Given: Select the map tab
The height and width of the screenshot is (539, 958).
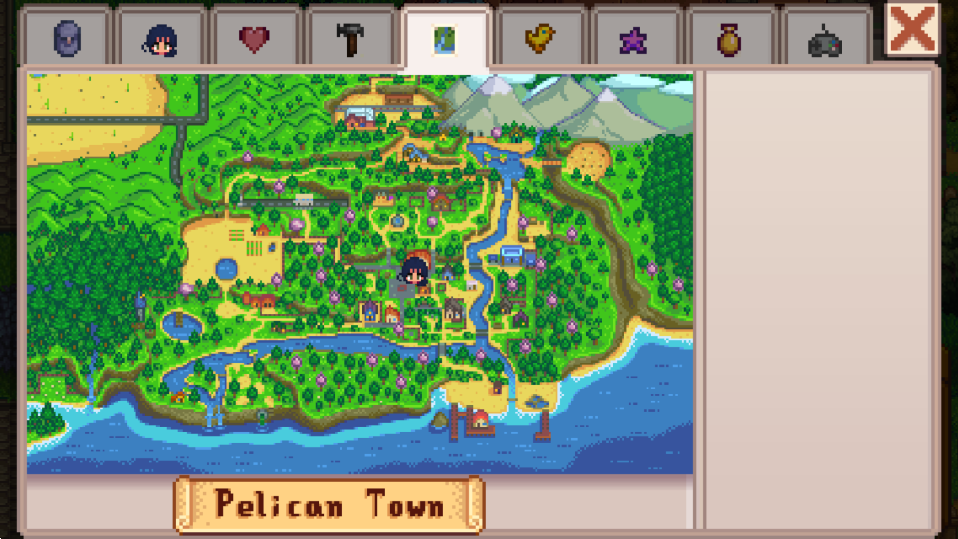Looking at the screenshot, I should pyautogui.click(x=444, y=38).
